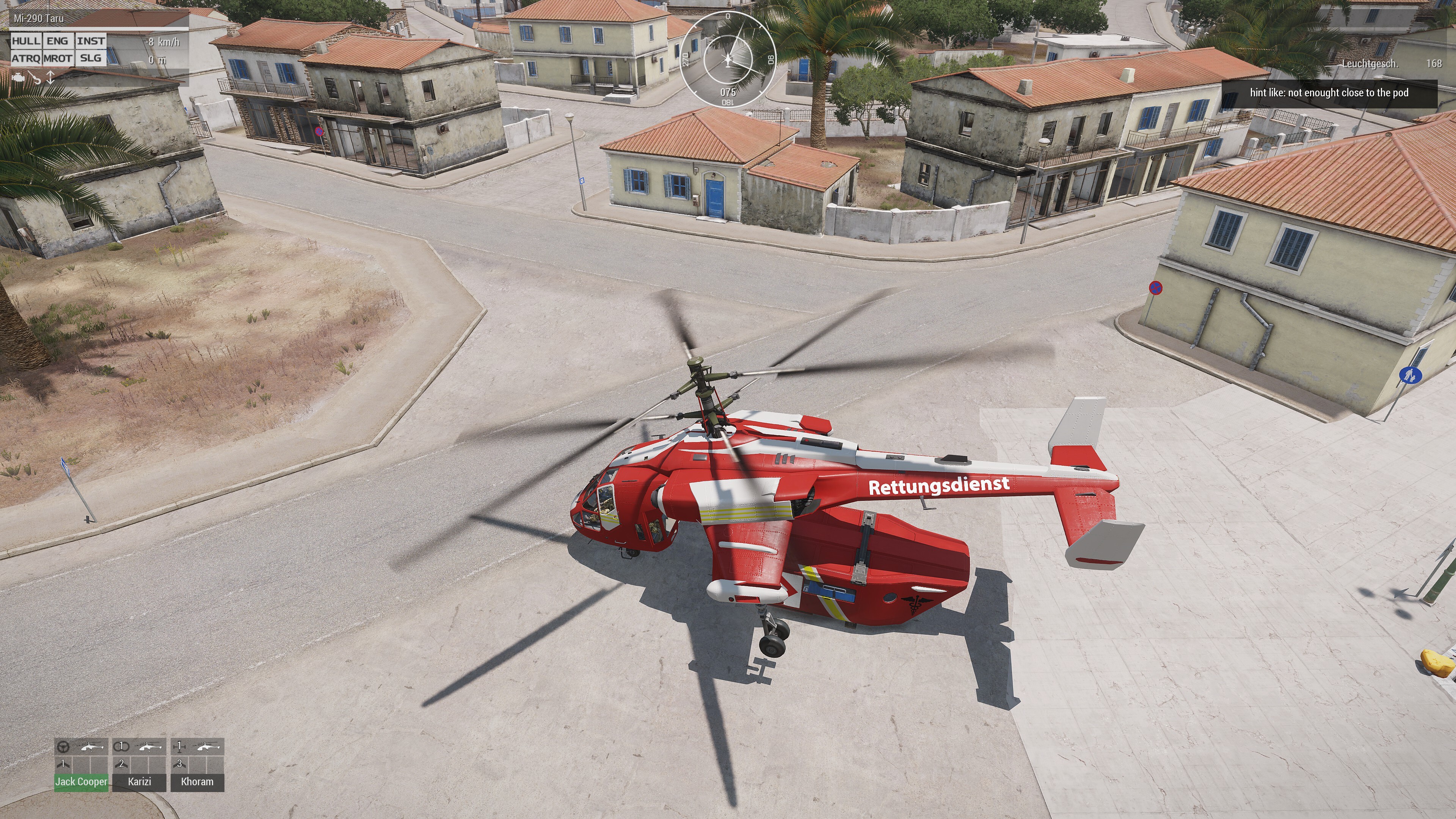Screen dimensions: 1456x819
Task: Select the INST instruments status tile
Action: pos(91,41)
